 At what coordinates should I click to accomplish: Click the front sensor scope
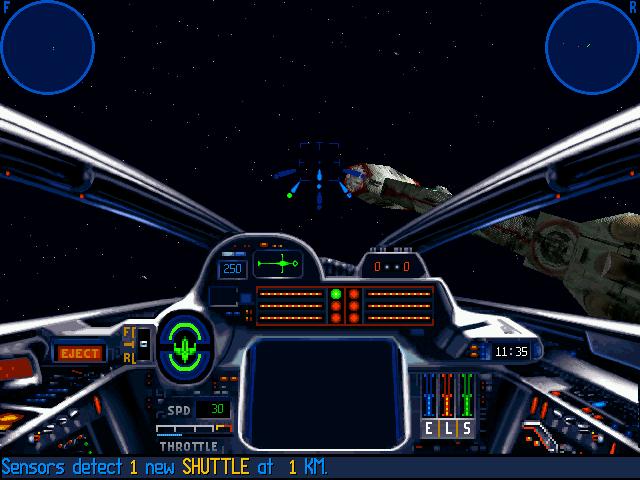[x=47, y=47]
